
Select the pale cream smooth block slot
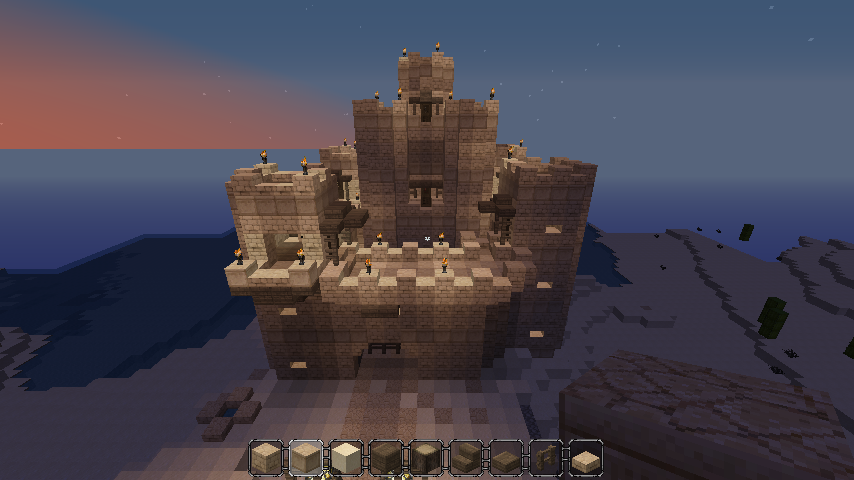(346, 457)
